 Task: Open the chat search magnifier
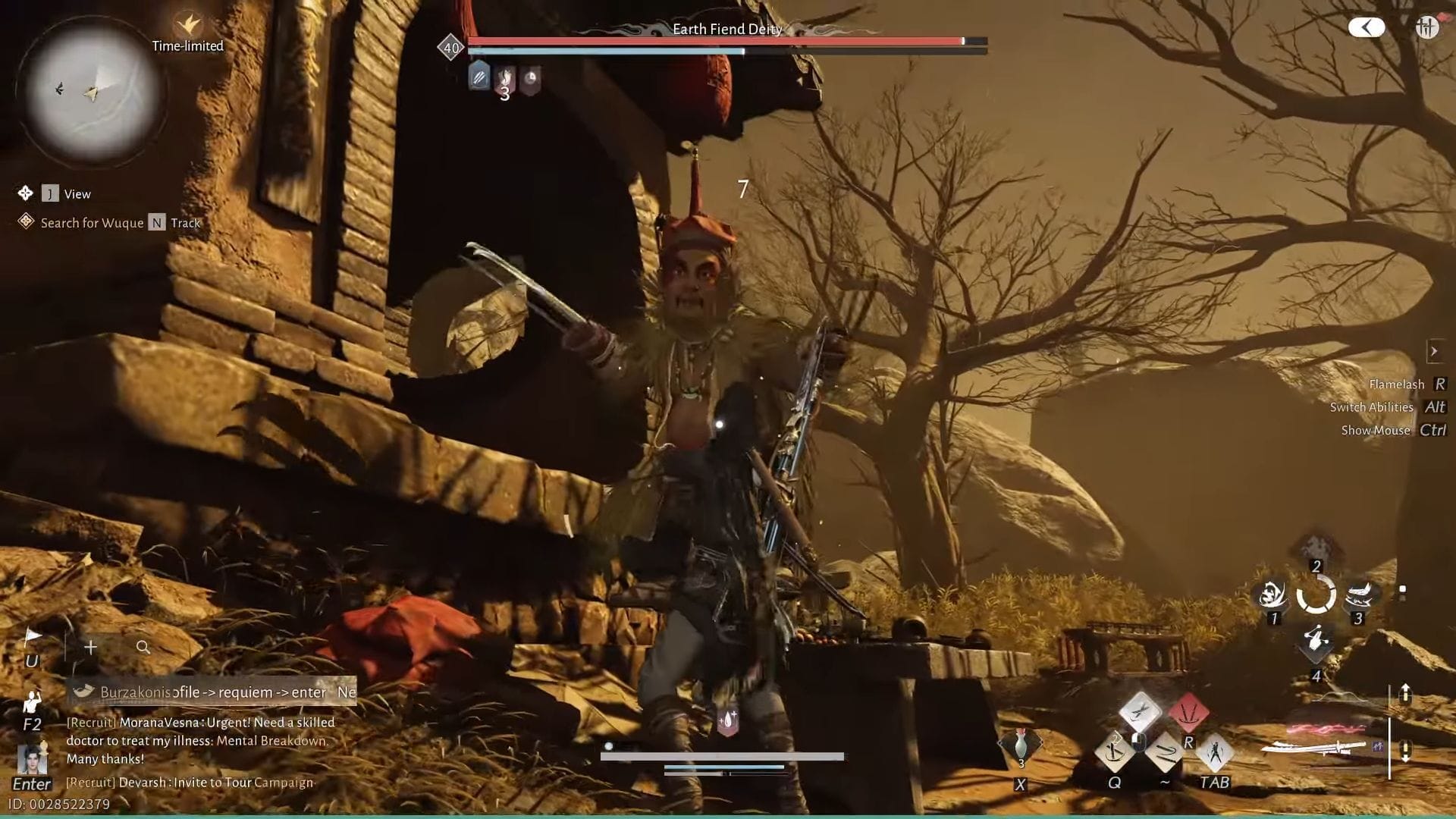[x=143, y=647]
